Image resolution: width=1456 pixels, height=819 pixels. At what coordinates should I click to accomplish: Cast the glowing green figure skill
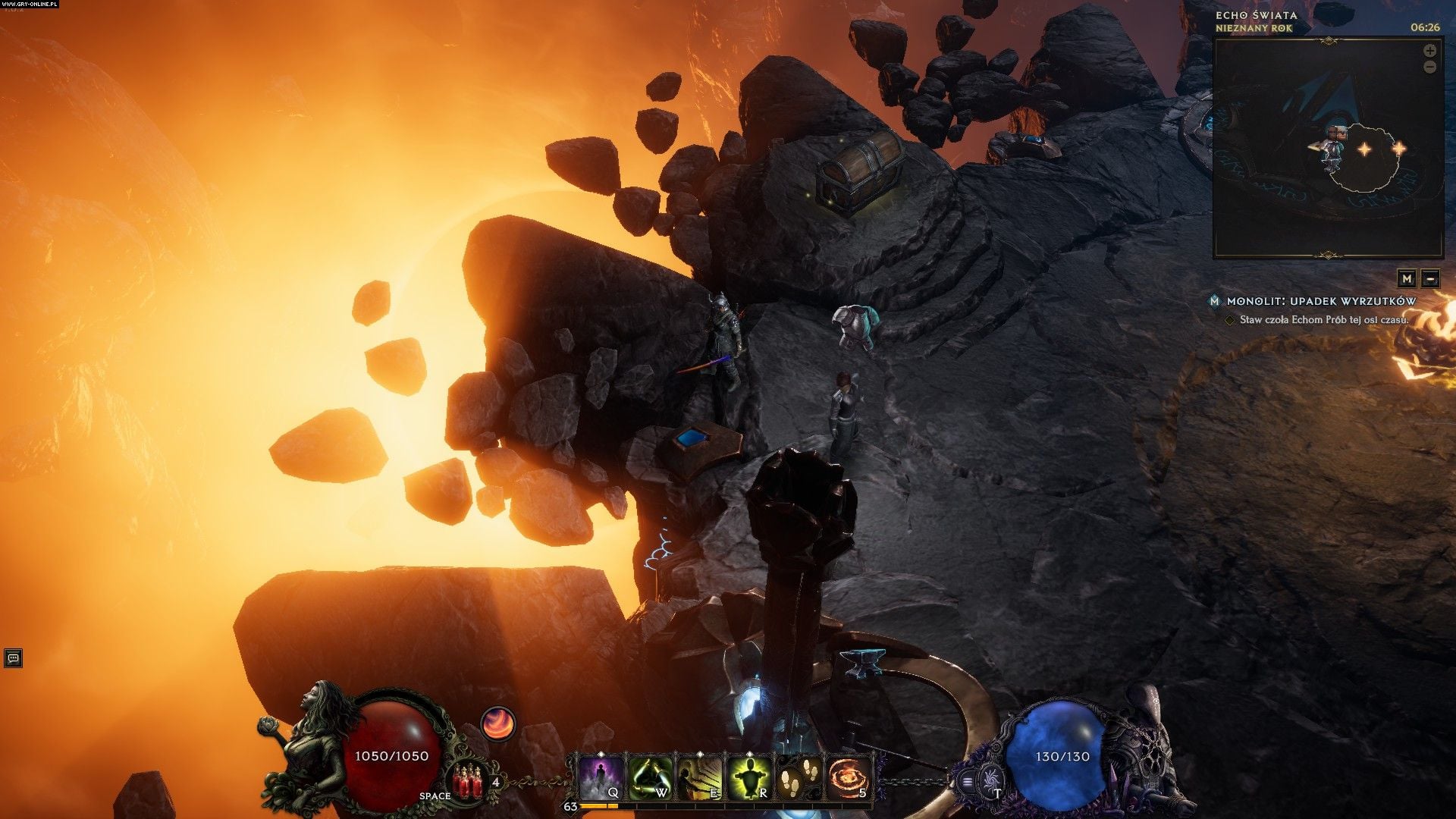[749, 778]
